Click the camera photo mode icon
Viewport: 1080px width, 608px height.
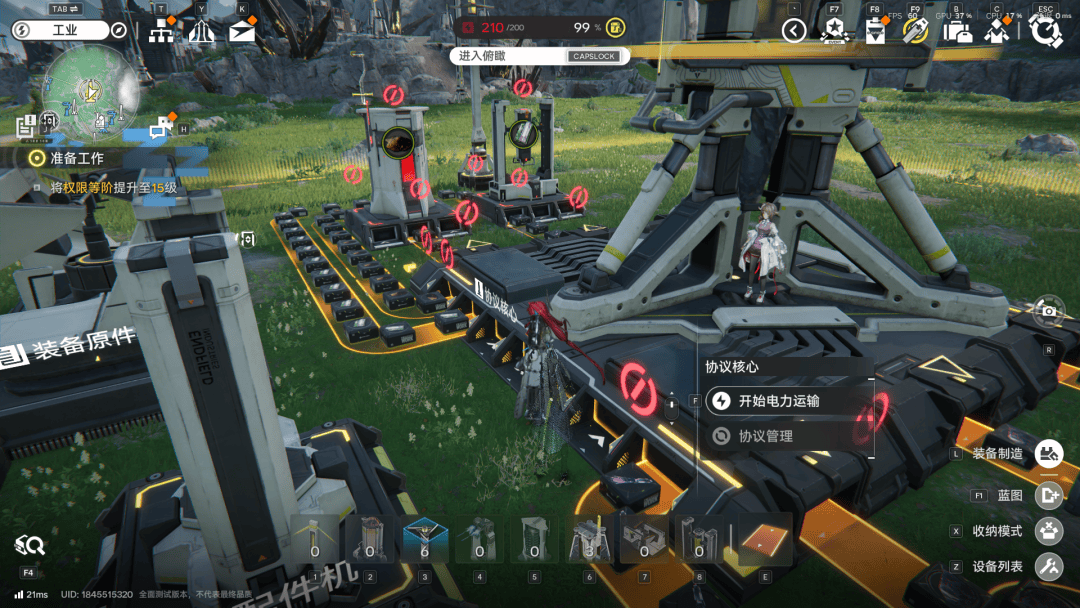[1048, 312]
